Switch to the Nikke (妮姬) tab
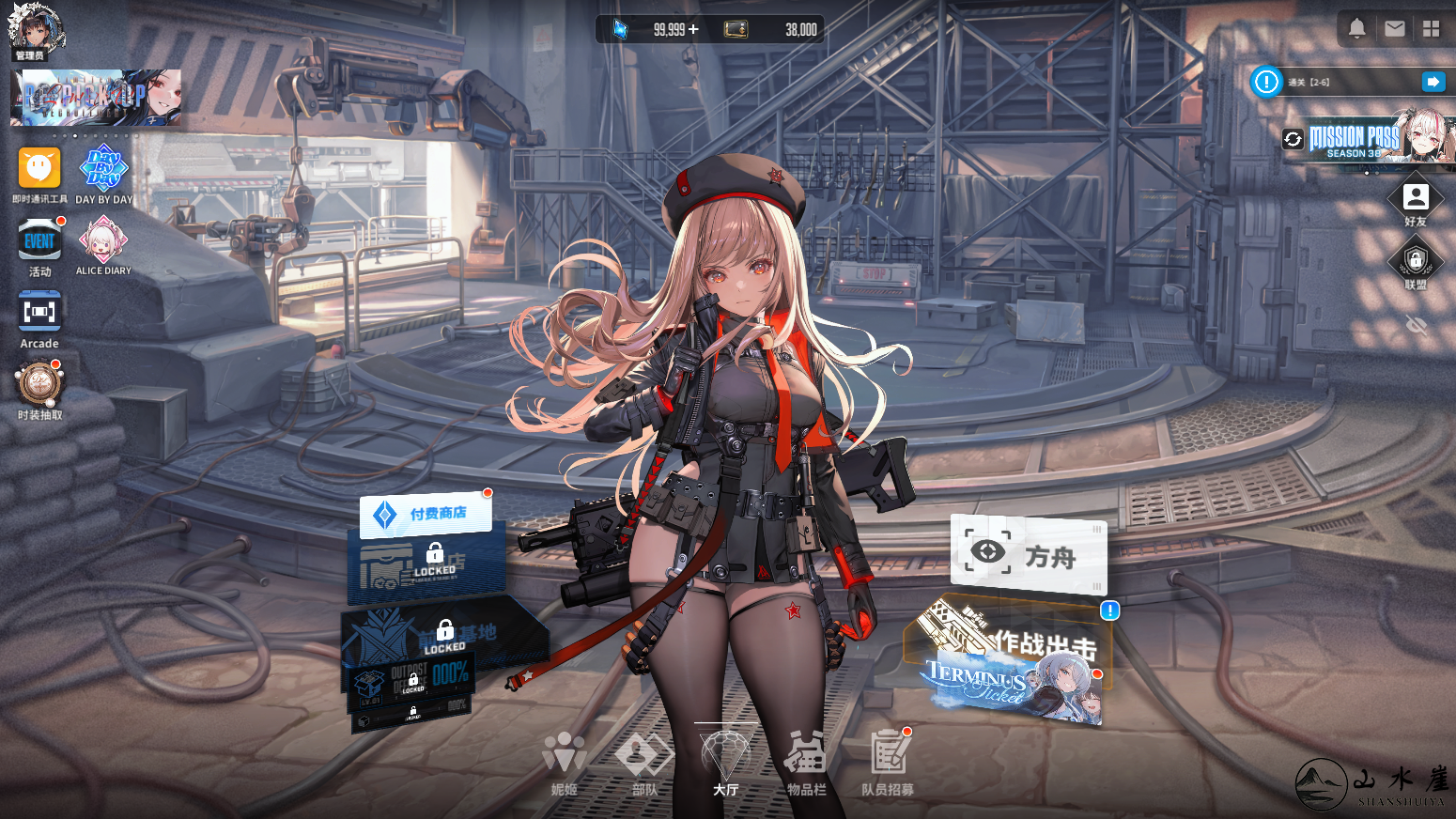Image resolution: width=1456 pixels, height=819 pixels. coord(564,763)
